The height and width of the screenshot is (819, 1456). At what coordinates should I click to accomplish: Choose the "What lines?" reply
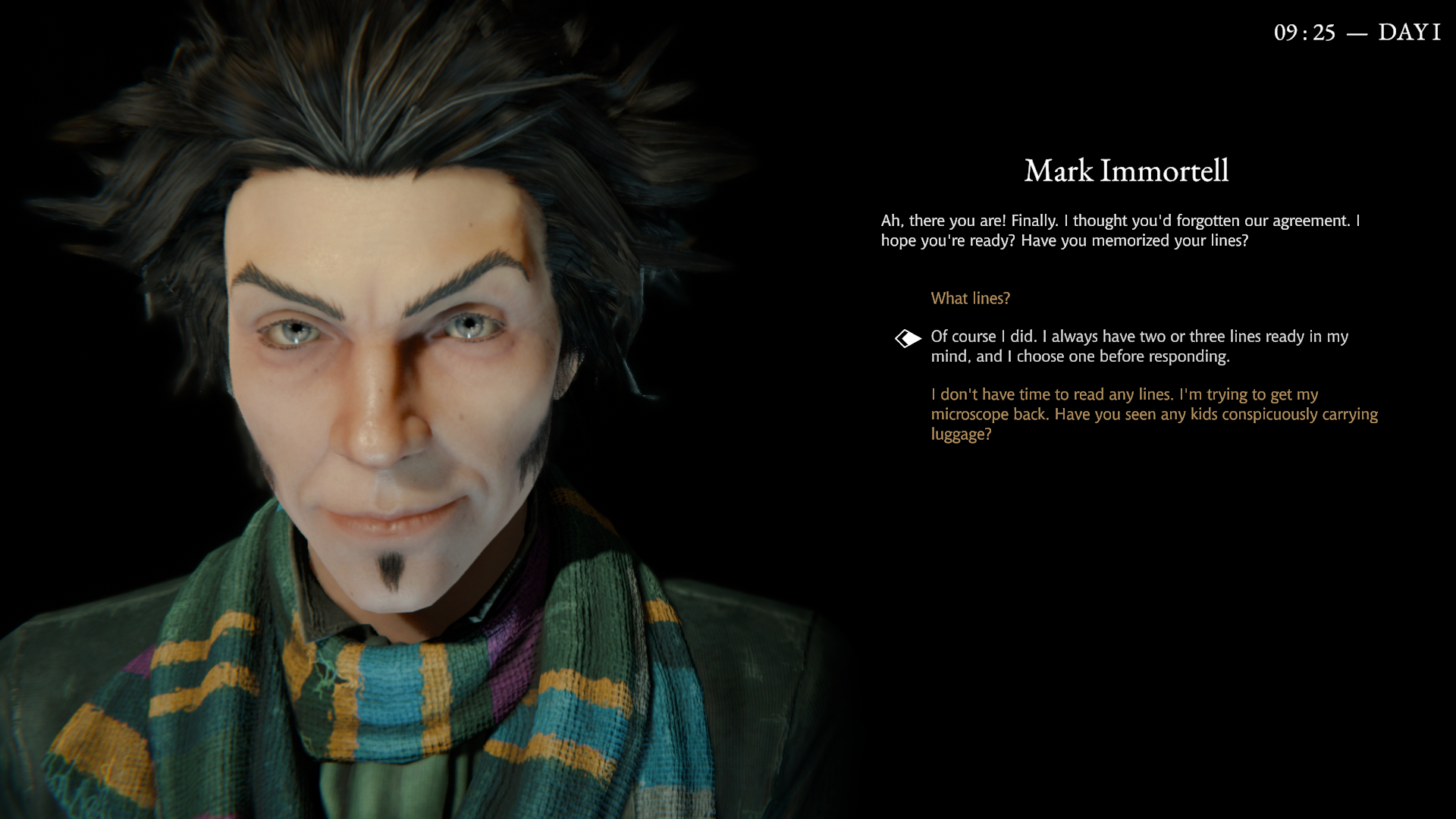point(970,299)
